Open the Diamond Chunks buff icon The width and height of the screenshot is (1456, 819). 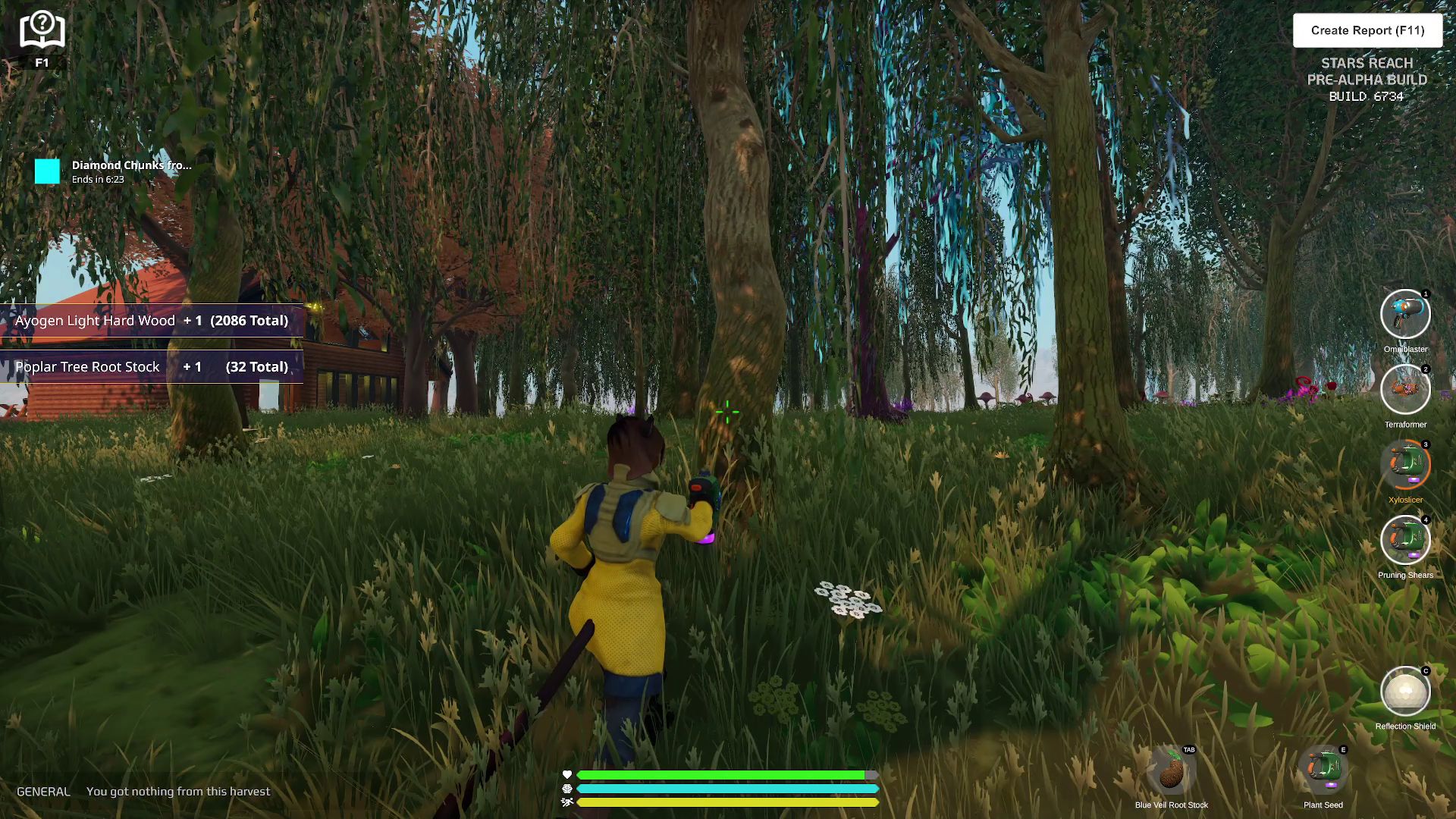point(47,171)
